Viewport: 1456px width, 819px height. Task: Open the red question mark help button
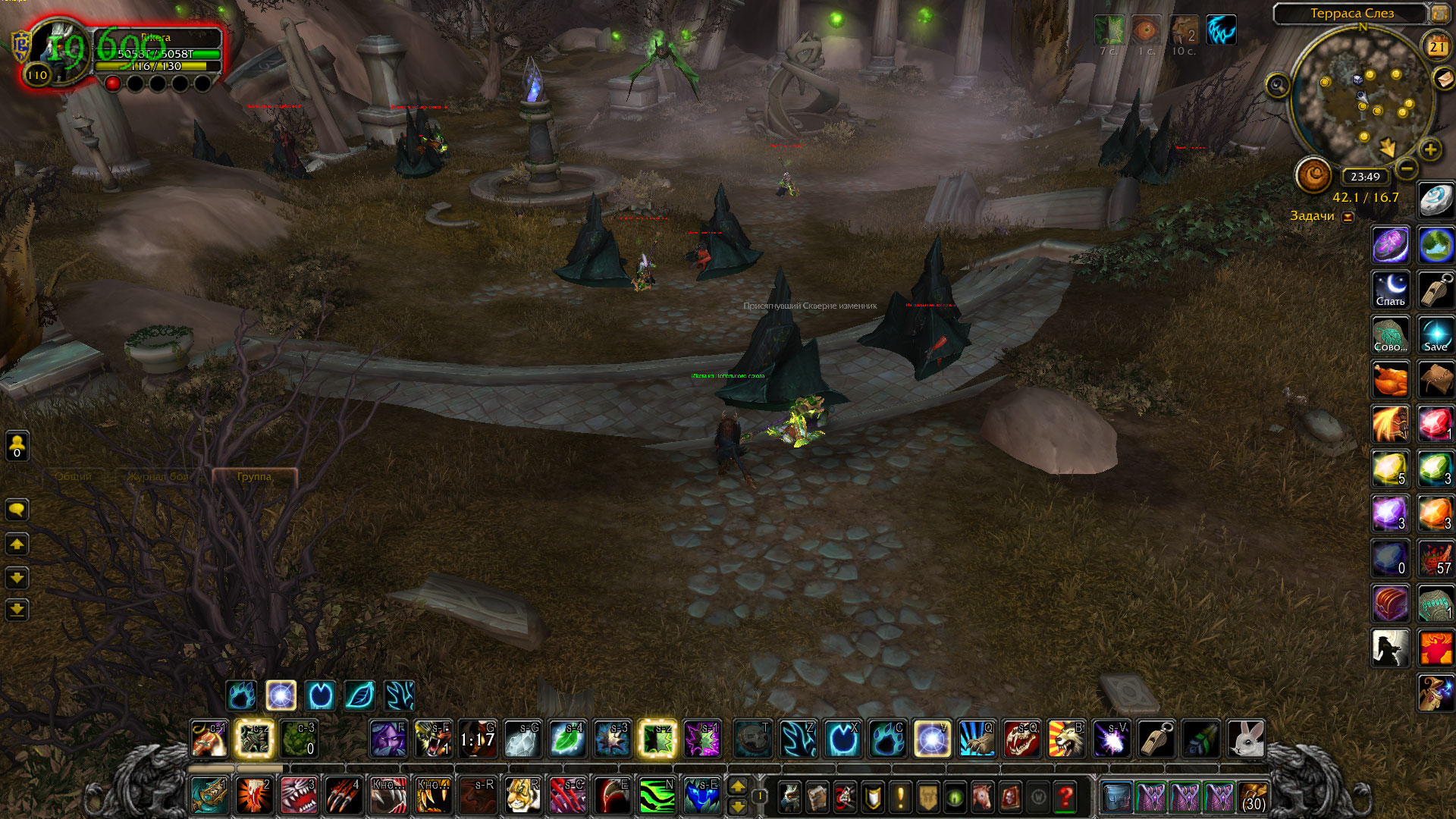pos(1065,796)
